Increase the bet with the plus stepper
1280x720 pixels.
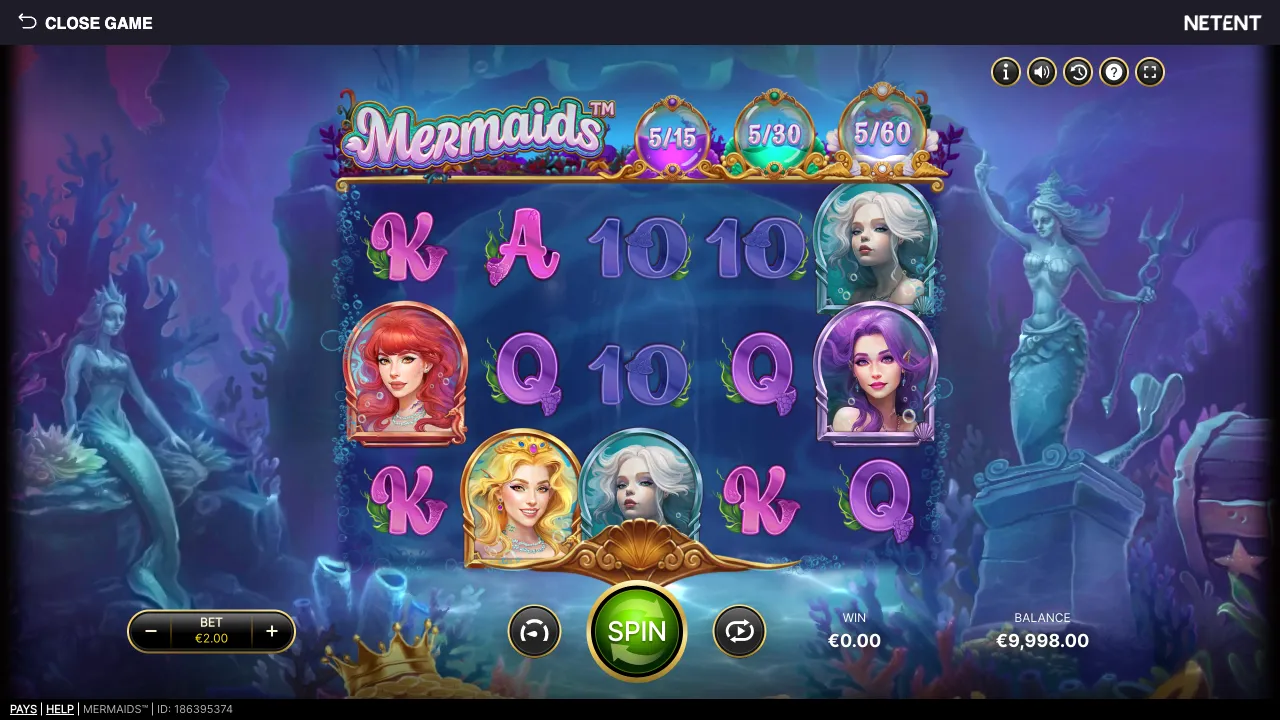coord(271,631)
